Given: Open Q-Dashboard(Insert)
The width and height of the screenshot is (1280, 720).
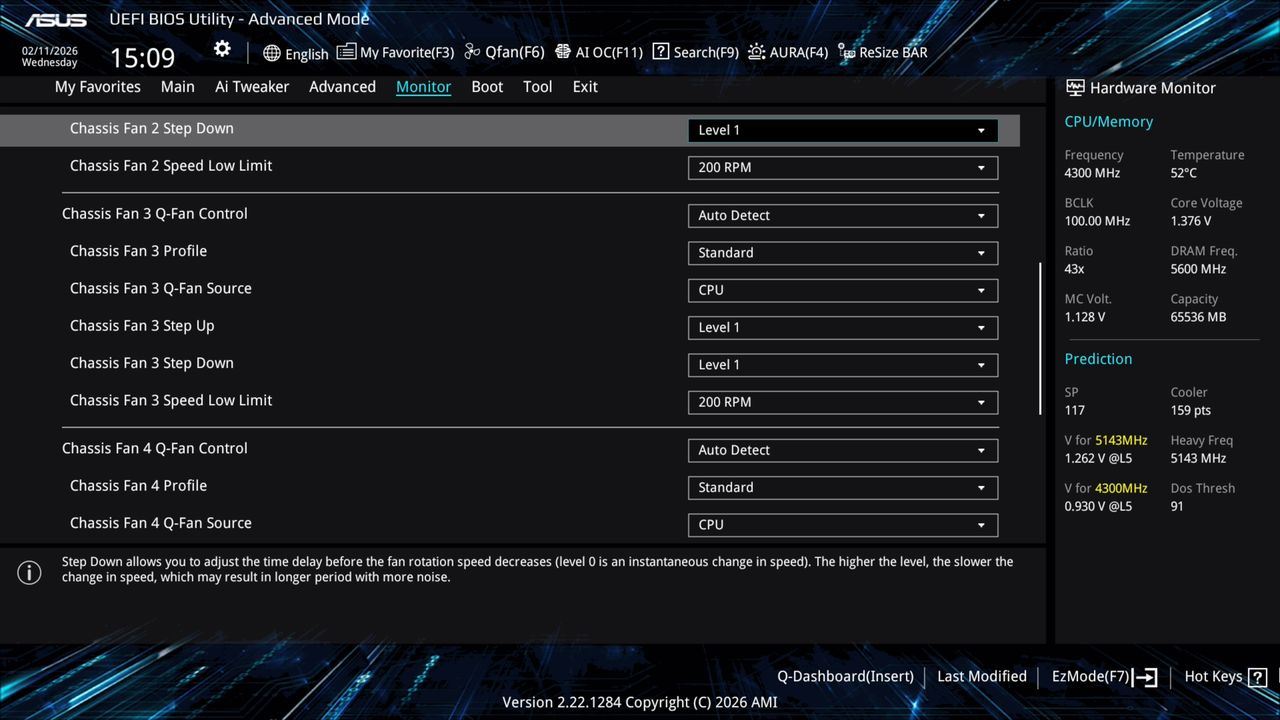Looking at the screenshot, I should click(845, 676).
